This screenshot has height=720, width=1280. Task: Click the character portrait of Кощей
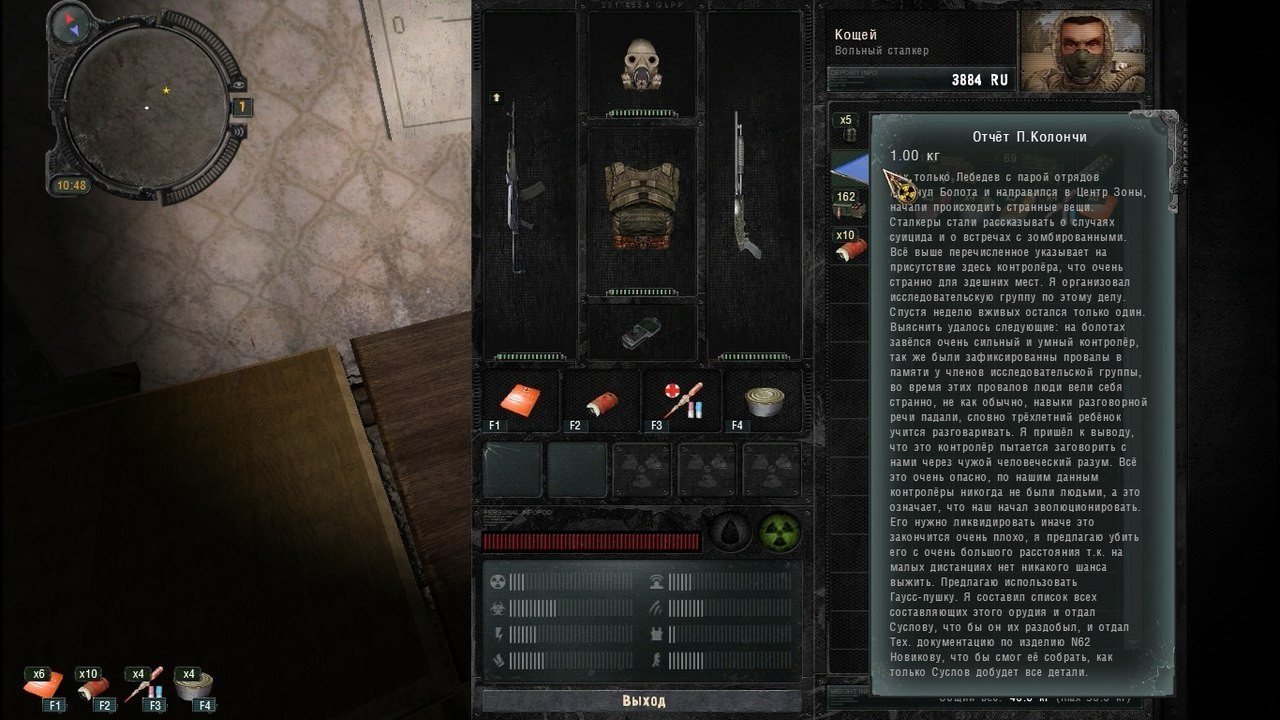1081,51
